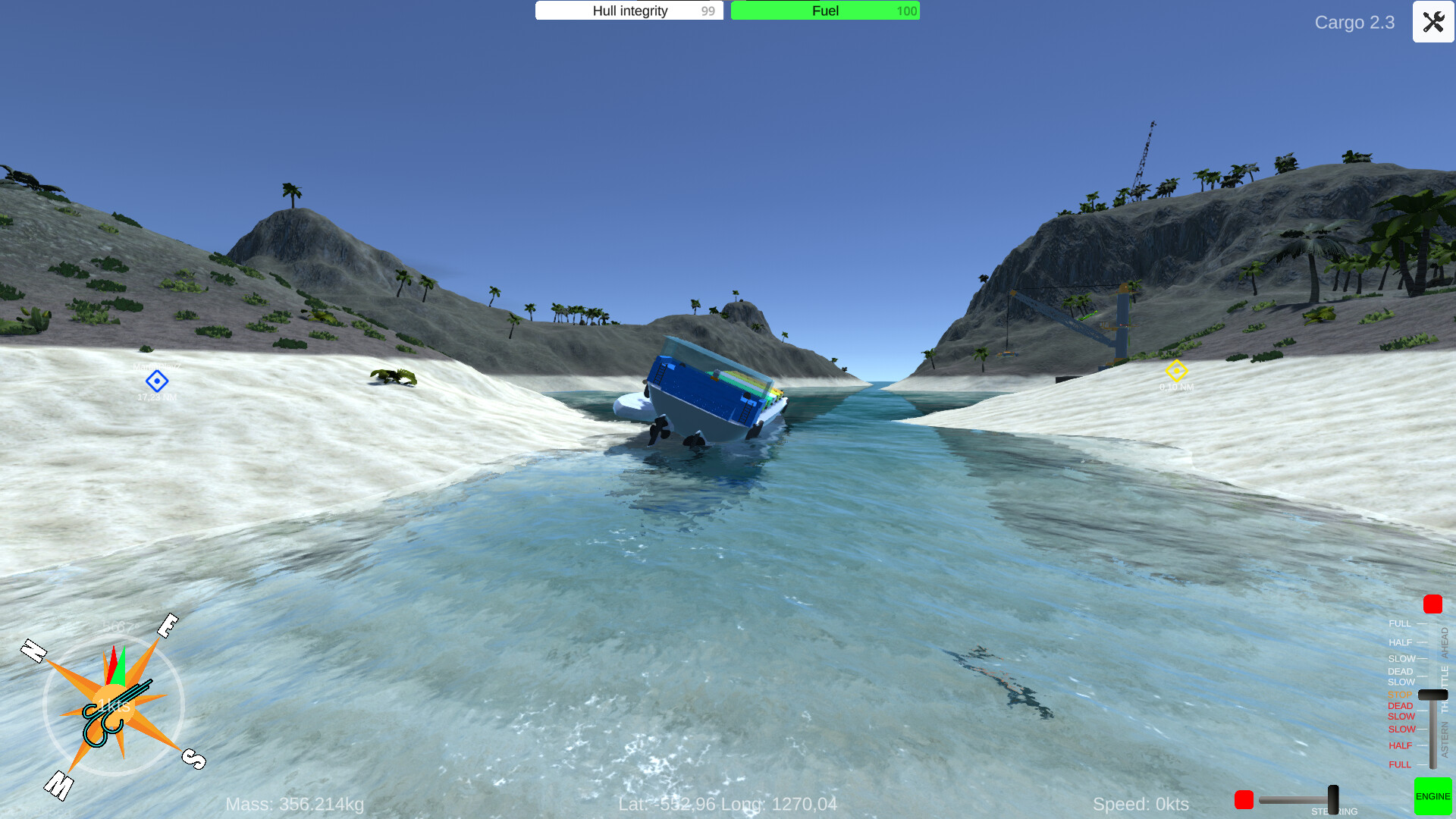This screenshot has height=819, width=1456.
Task: Select the blue MartinPlayZ waypoint marker
Action: coord(157,381)
